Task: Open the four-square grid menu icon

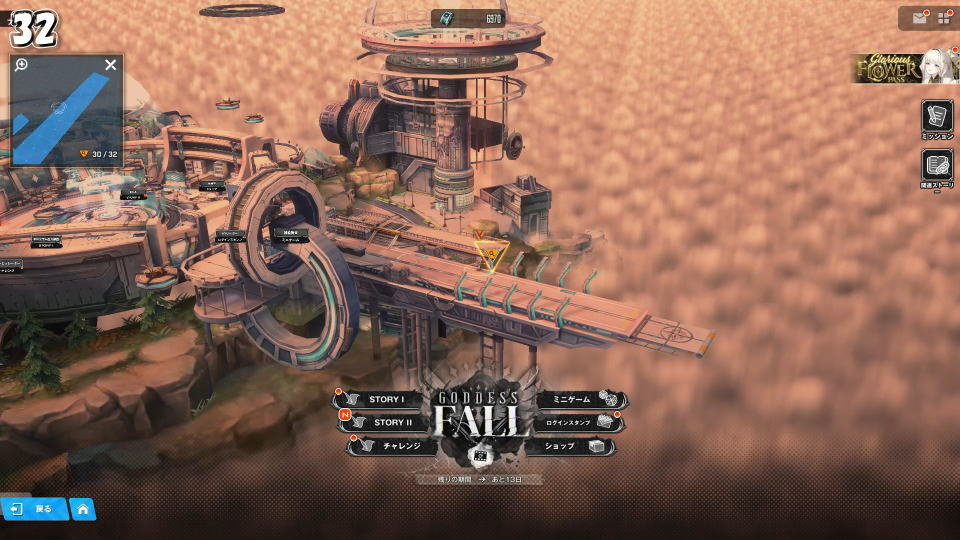Action: pos(944,18)
